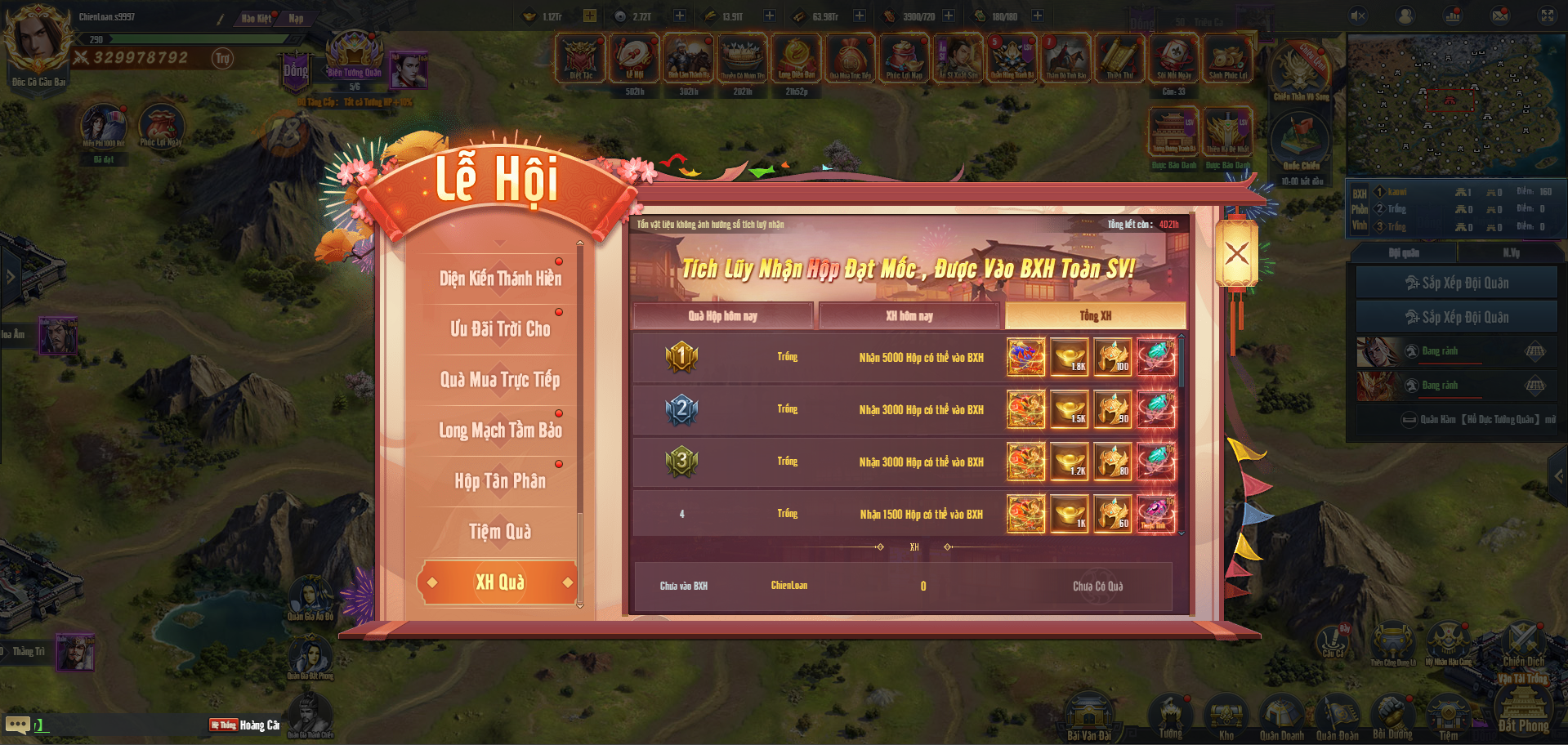Screen dimensions: 1568x745
Task: Open the chat box speech bubble
Action: click(x=17, y=725)
